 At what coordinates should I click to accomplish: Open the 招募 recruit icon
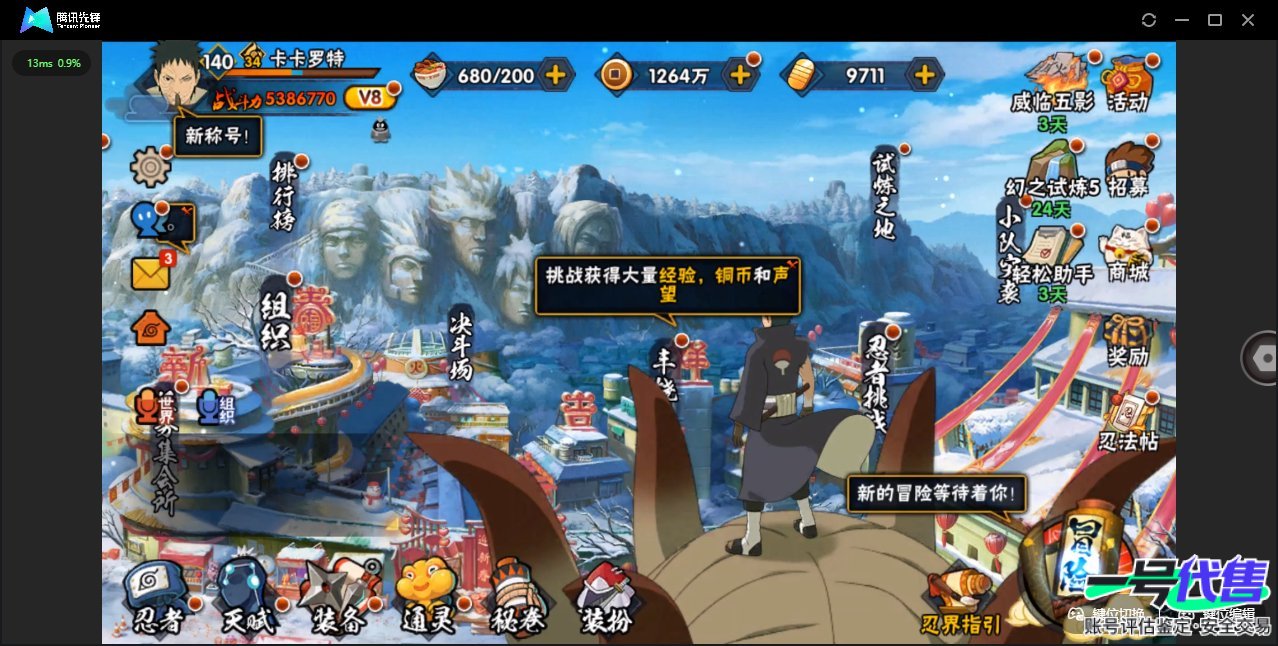click(1127, 170)
